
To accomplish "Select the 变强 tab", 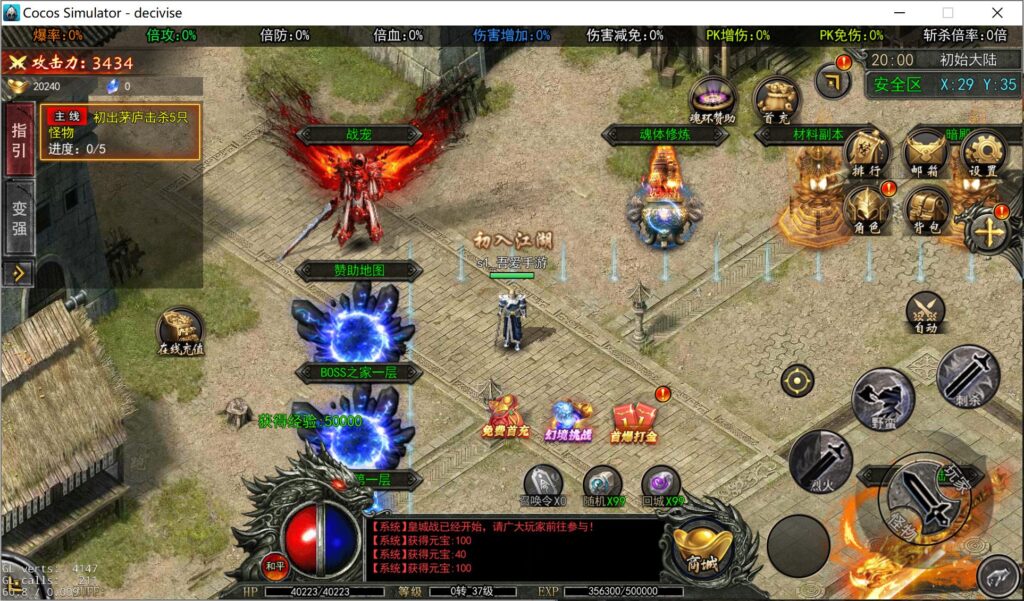I will (x=19, y=217).
